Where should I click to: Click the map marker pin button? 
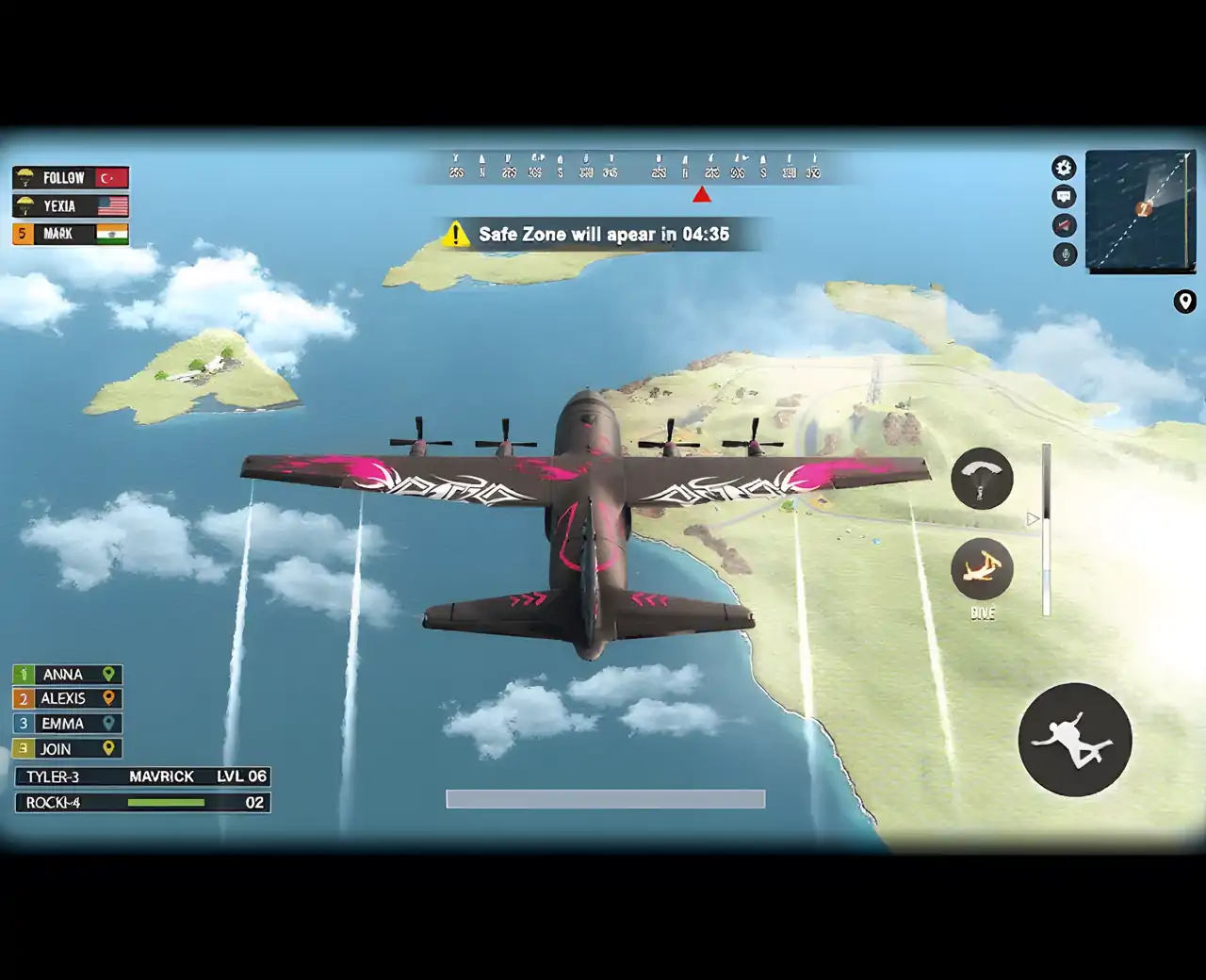pyautogui.click(x=1185, y=302)
